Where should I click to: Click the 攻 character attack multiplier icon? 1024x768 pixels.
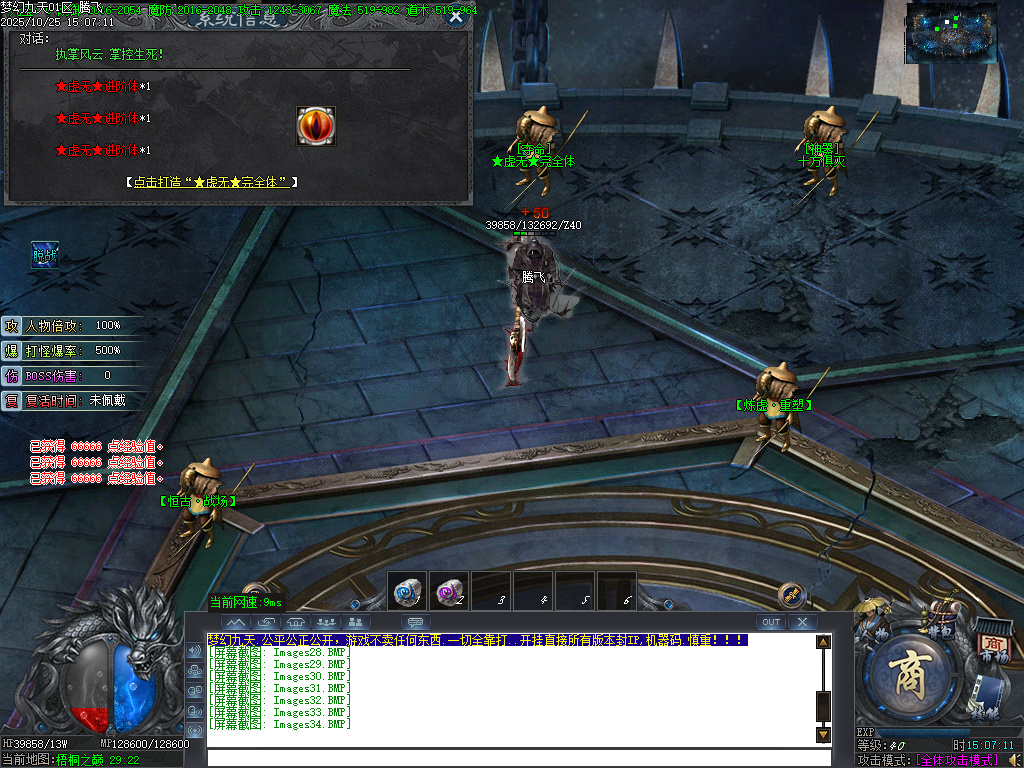[x=12, y=326]
